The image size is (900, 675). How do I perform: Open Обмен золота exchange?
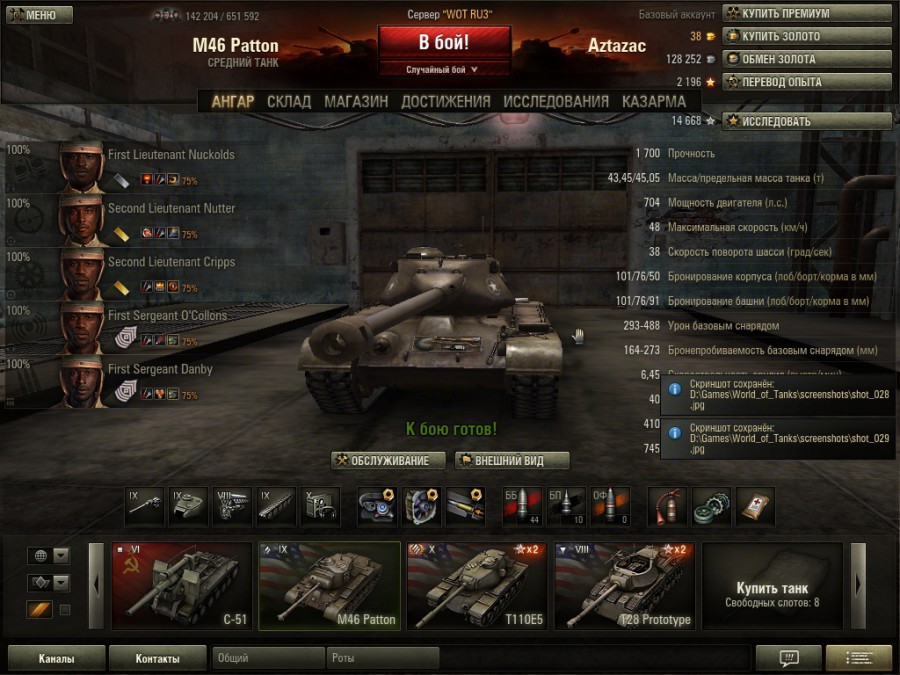click(806, 59)
